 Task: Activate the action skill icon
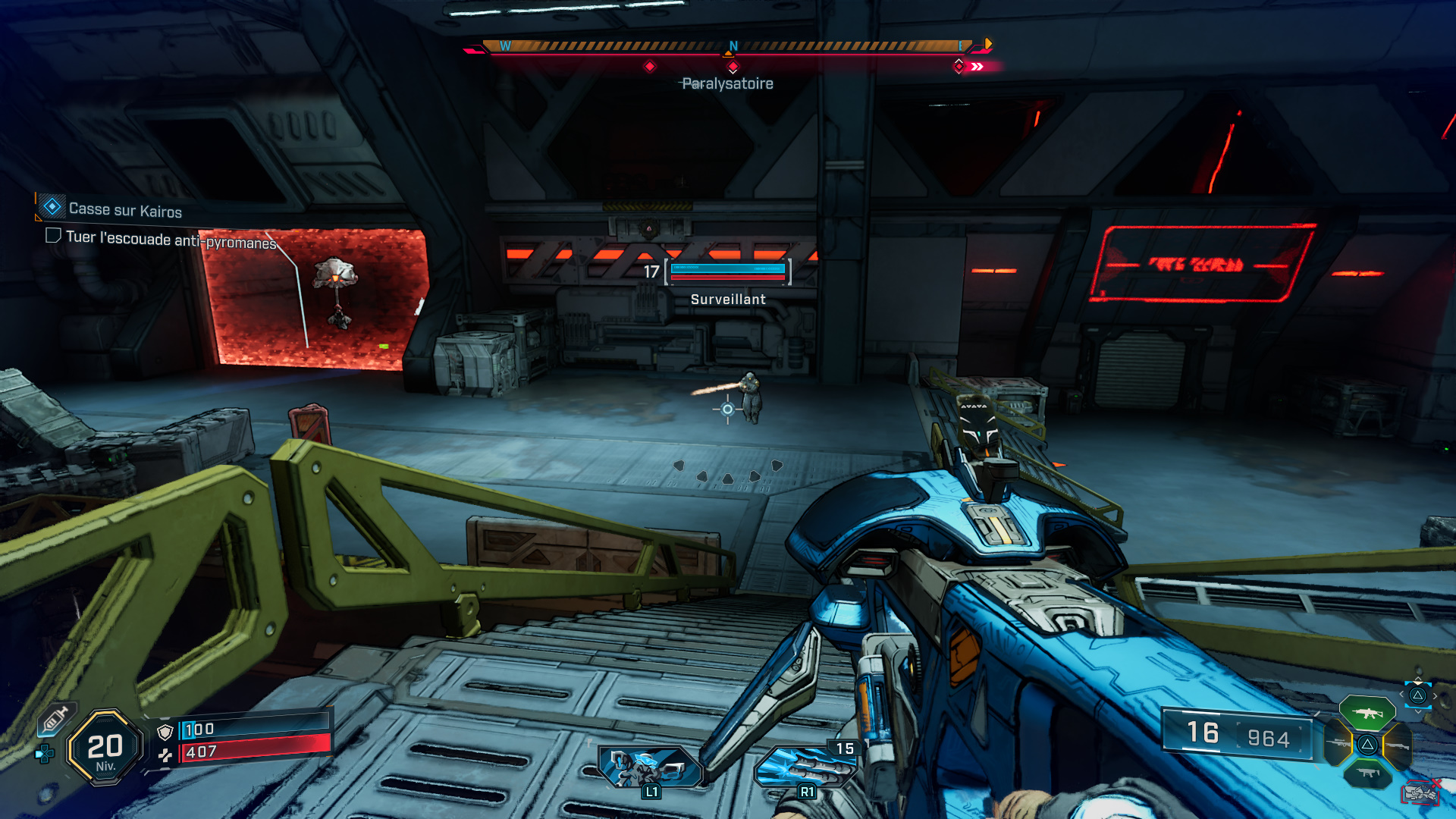pyautogui.click(x=649, y=767)
